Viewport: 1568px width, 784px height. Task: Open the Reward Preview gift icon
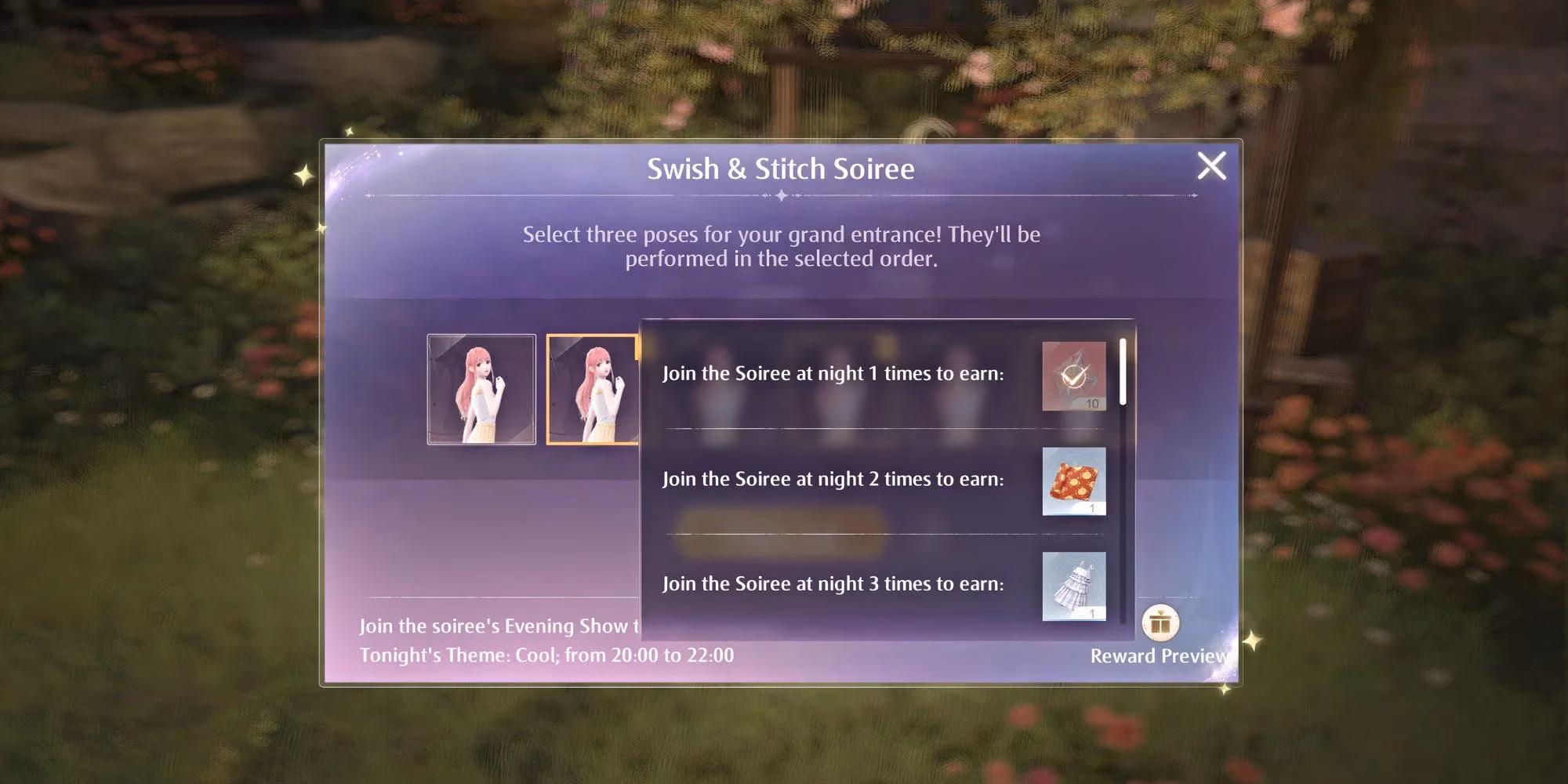[x=1160, y=624]
